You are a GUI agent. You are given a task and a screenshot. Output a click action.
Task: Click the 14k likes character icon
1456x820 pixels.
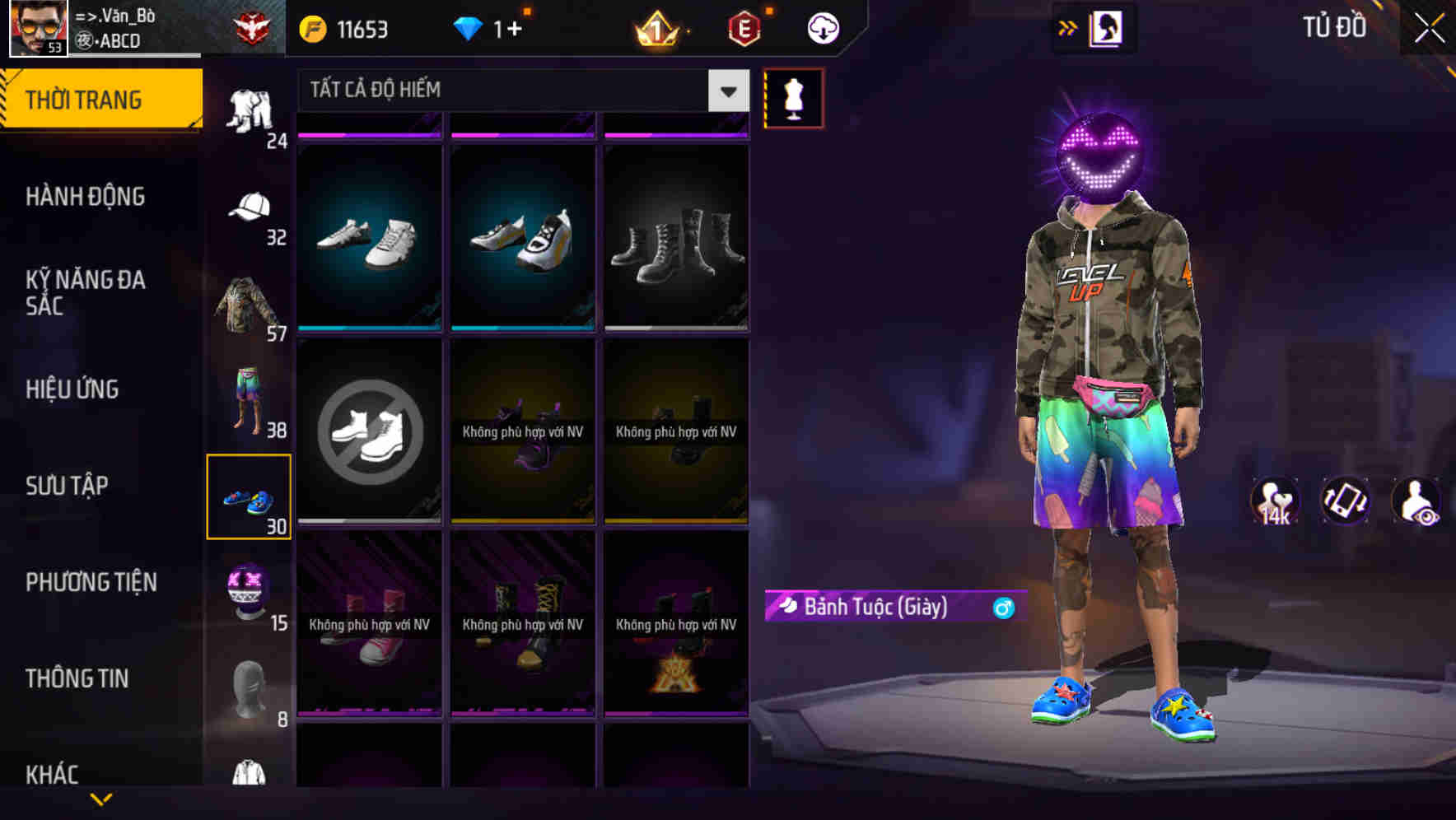coord(1275,502)
